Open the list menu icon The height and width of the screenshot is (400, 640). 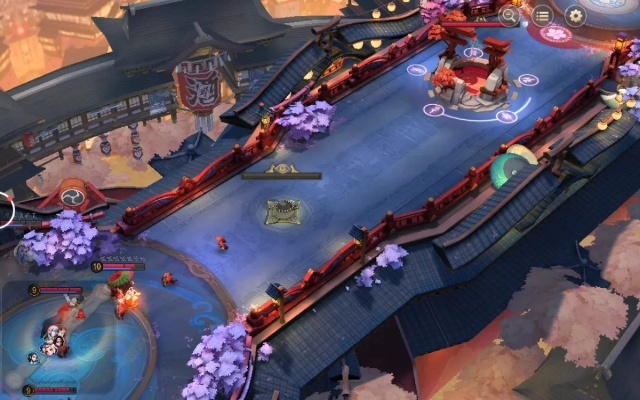tap(542, 15)
